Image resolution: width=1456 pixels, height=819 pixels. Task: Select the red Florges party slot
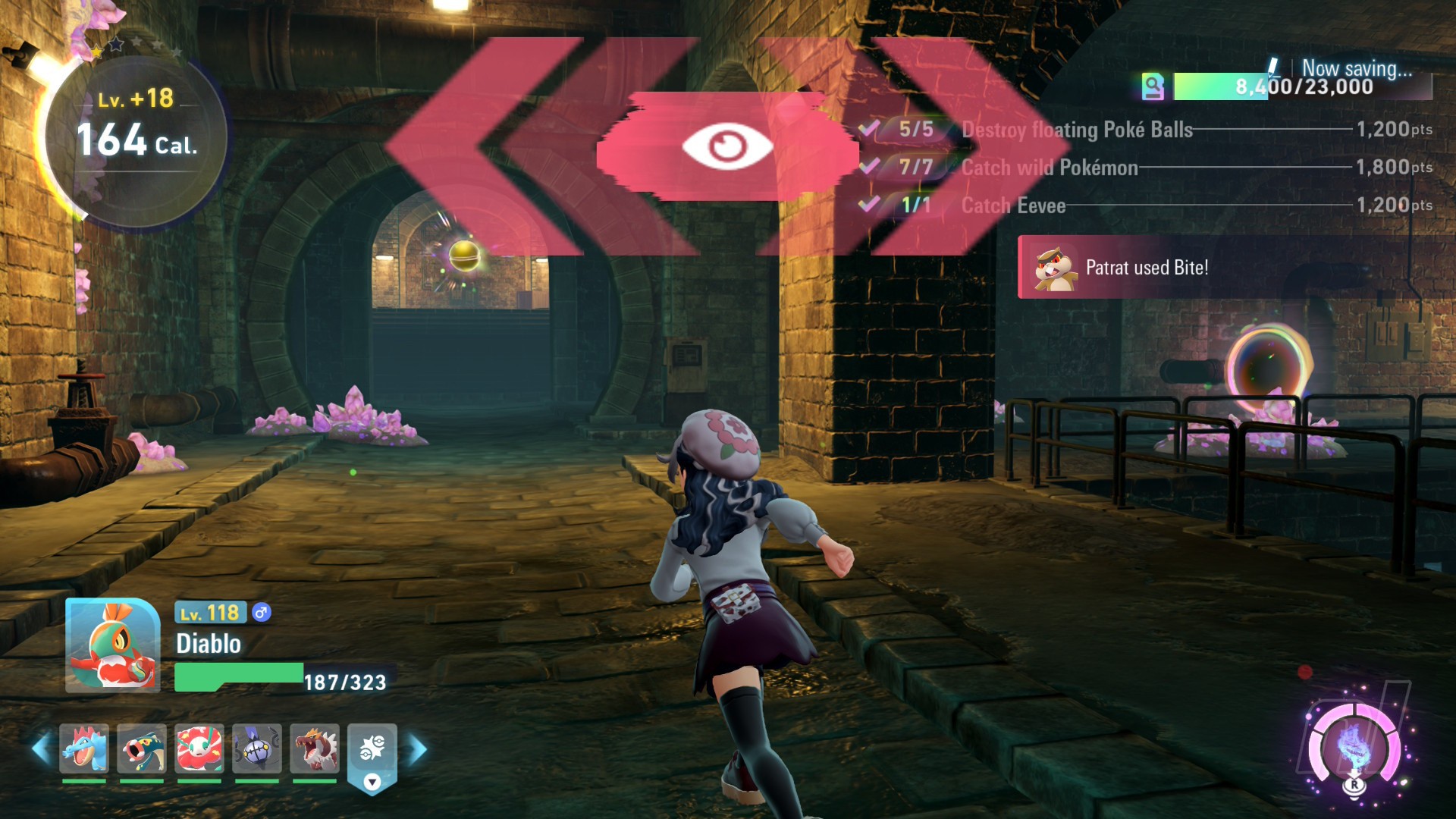tap(199, 748)
